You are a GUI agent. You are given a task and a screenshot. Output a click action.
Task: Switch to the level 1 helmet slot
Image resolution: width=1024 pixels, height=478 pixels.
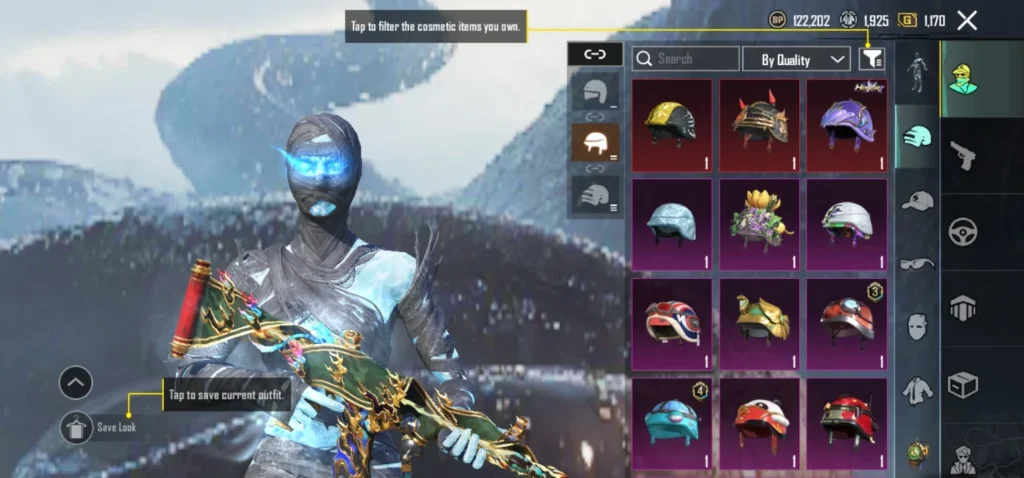tap(595, 92)
